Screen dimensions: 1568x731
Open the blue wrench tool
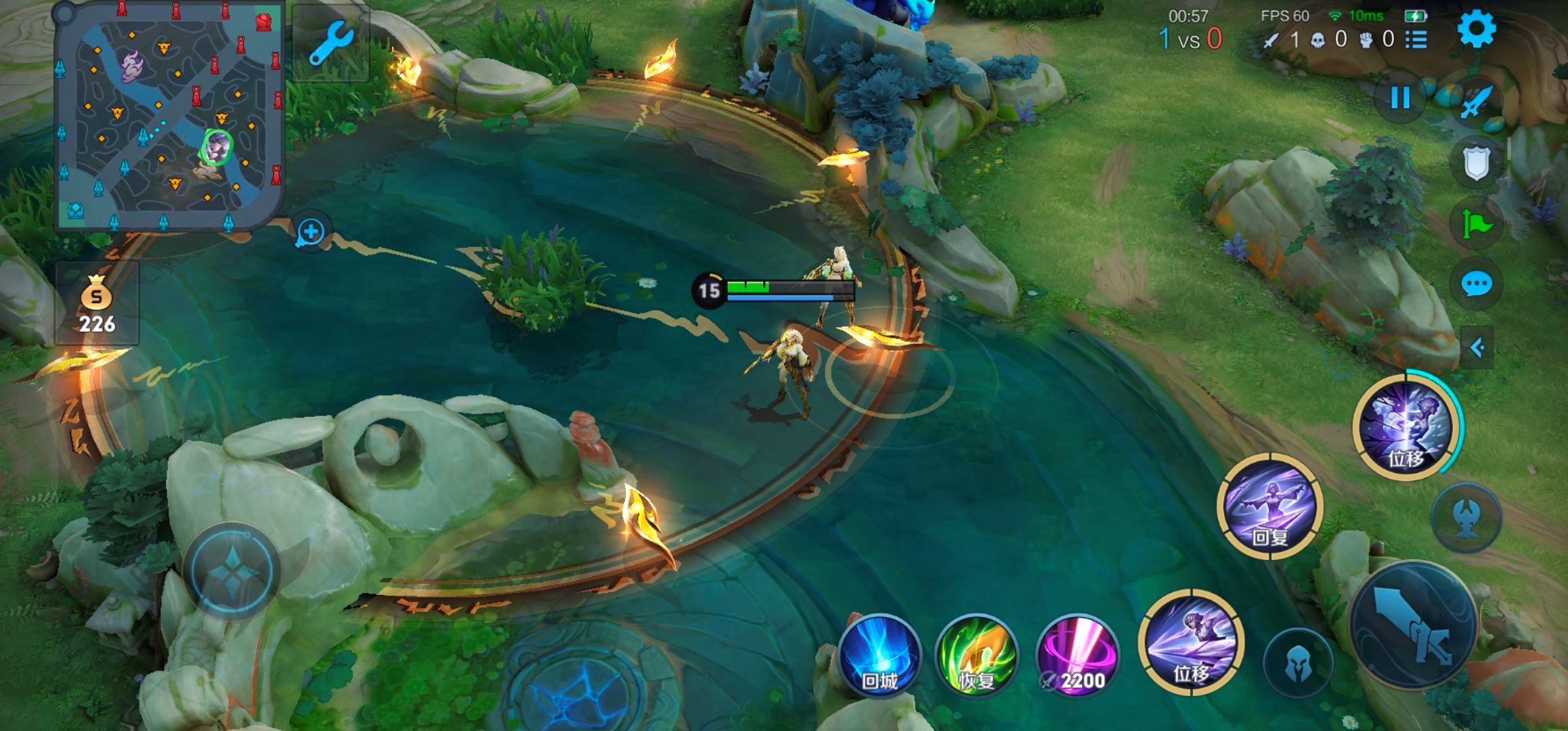(331, 43)
